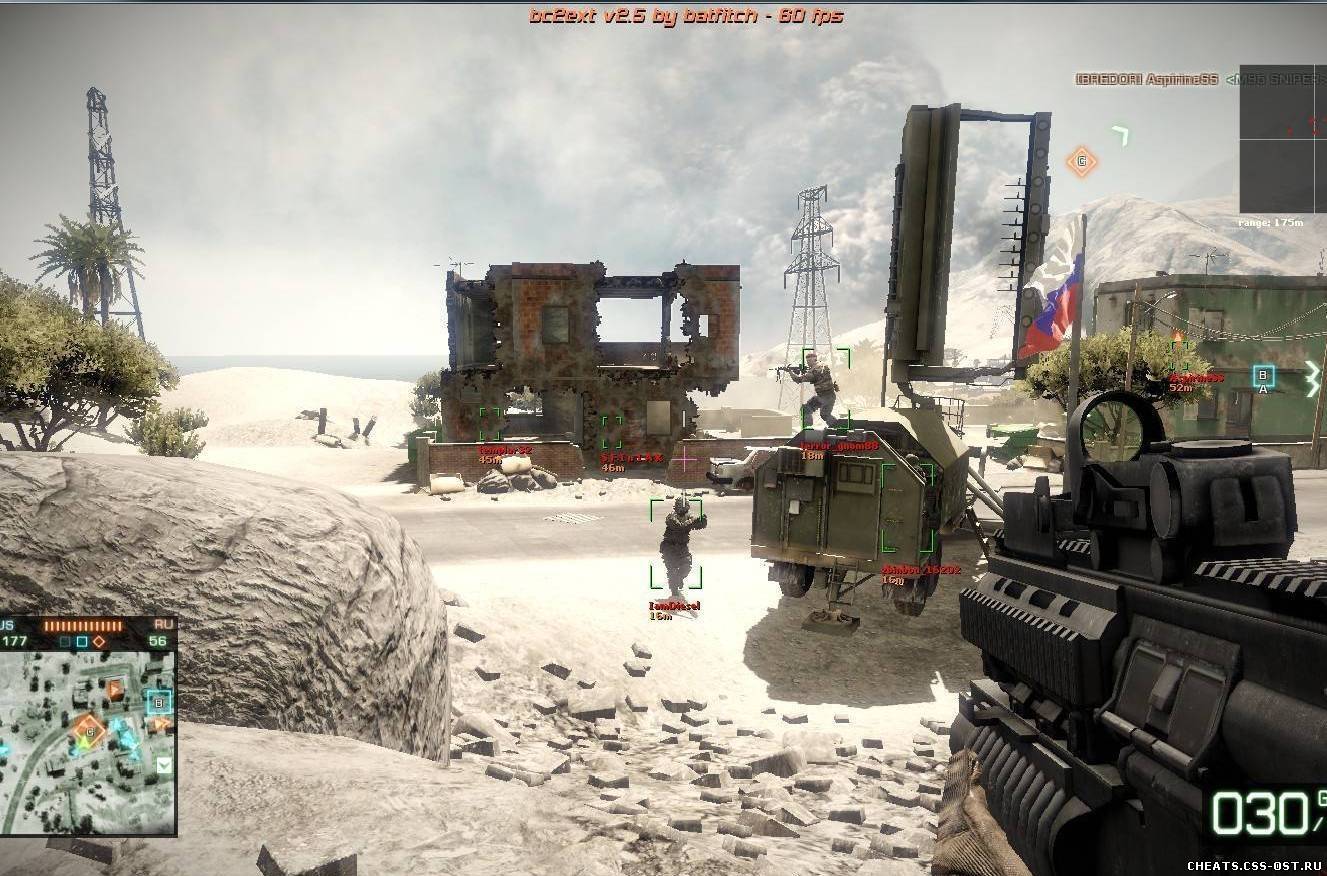Click the orange G objective diamond marker

1081,161
